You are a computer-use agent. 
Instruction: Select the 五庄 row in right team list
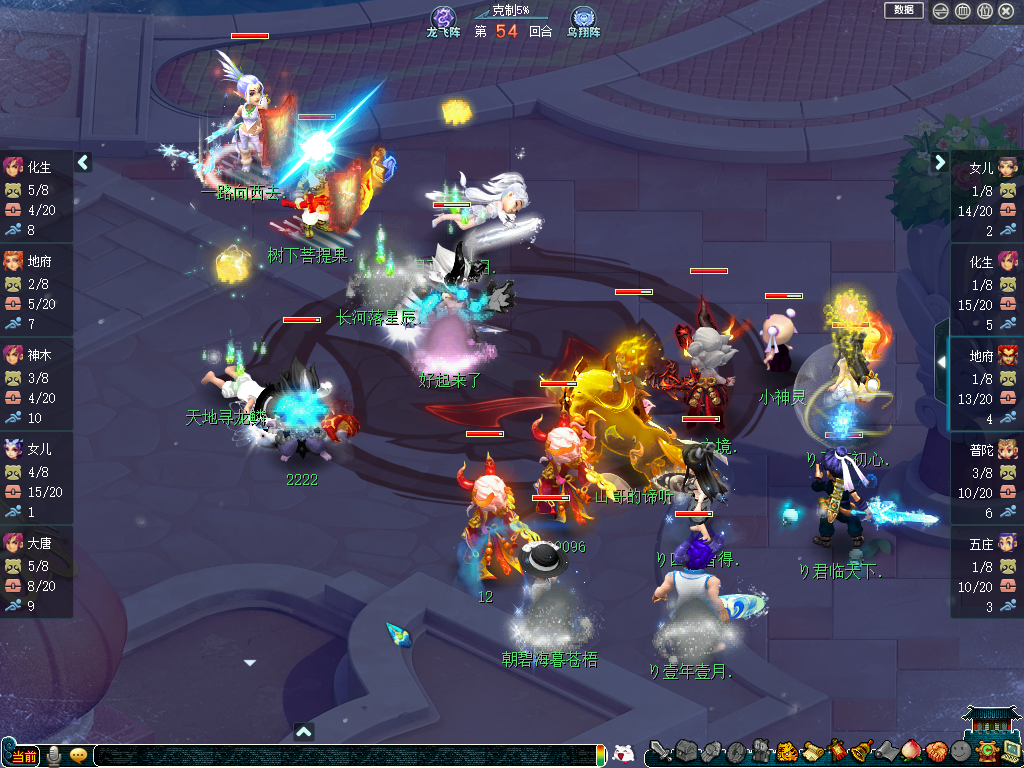point(987,571)
